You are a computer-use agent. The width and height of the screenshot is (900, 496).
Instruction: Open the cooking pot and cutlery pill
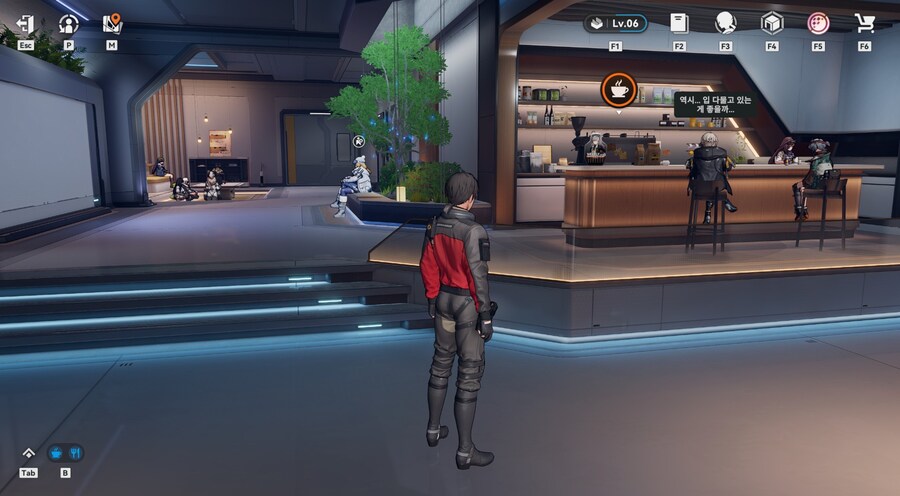click(66, 453)
